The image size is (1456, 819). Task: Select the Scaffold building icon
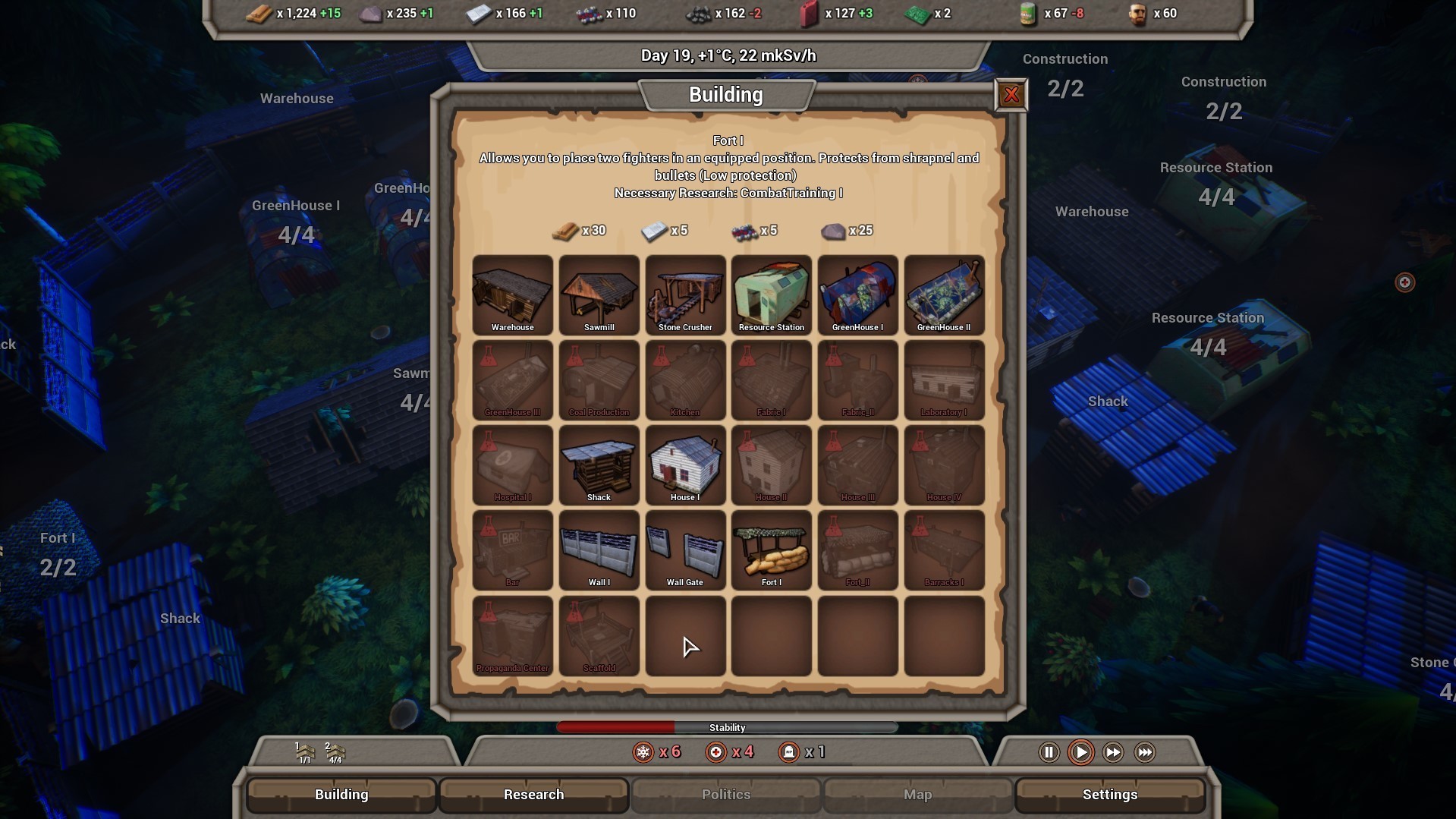pos(599,636)
